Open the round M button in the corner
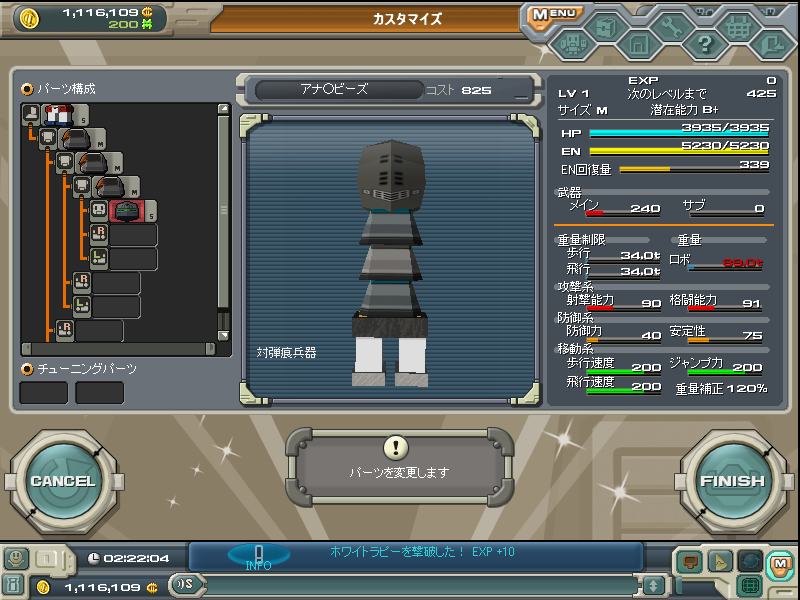The height and width of the screenshot is (600, 800). pos(780,564)
